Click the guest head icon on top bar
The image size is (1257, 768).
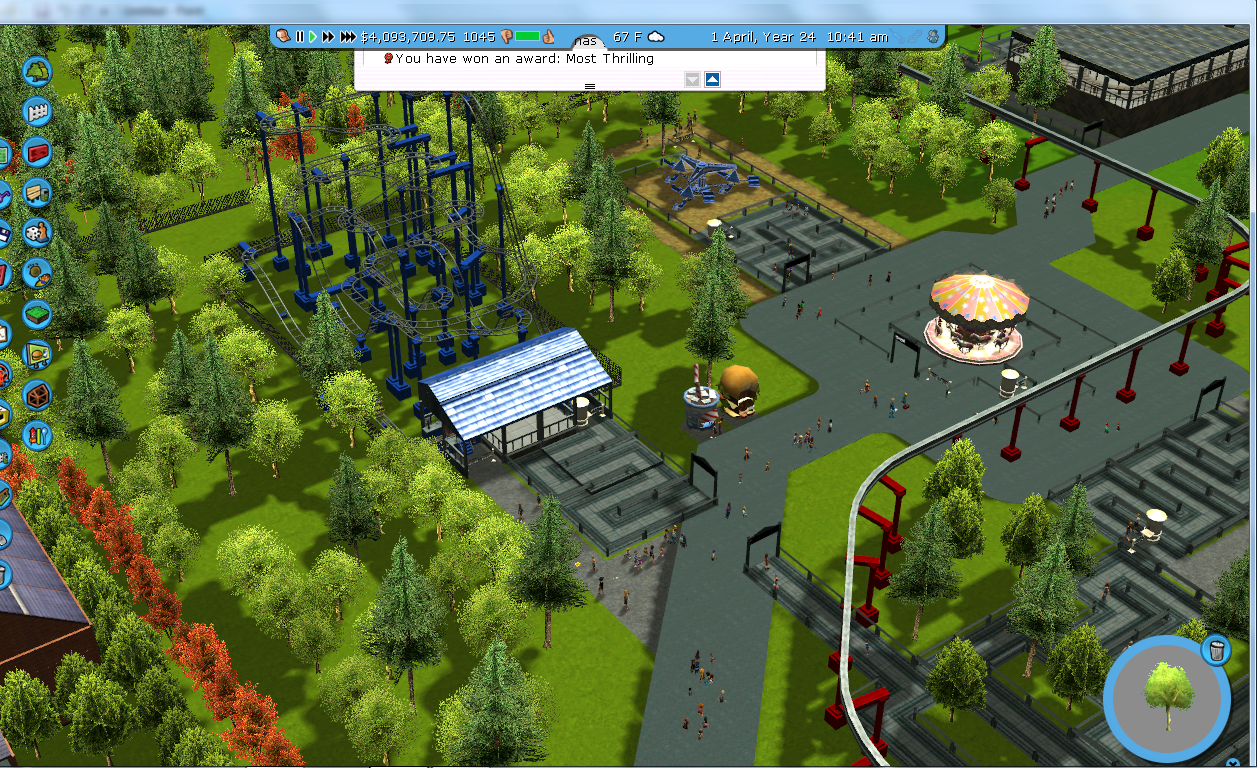pos(284,37)
